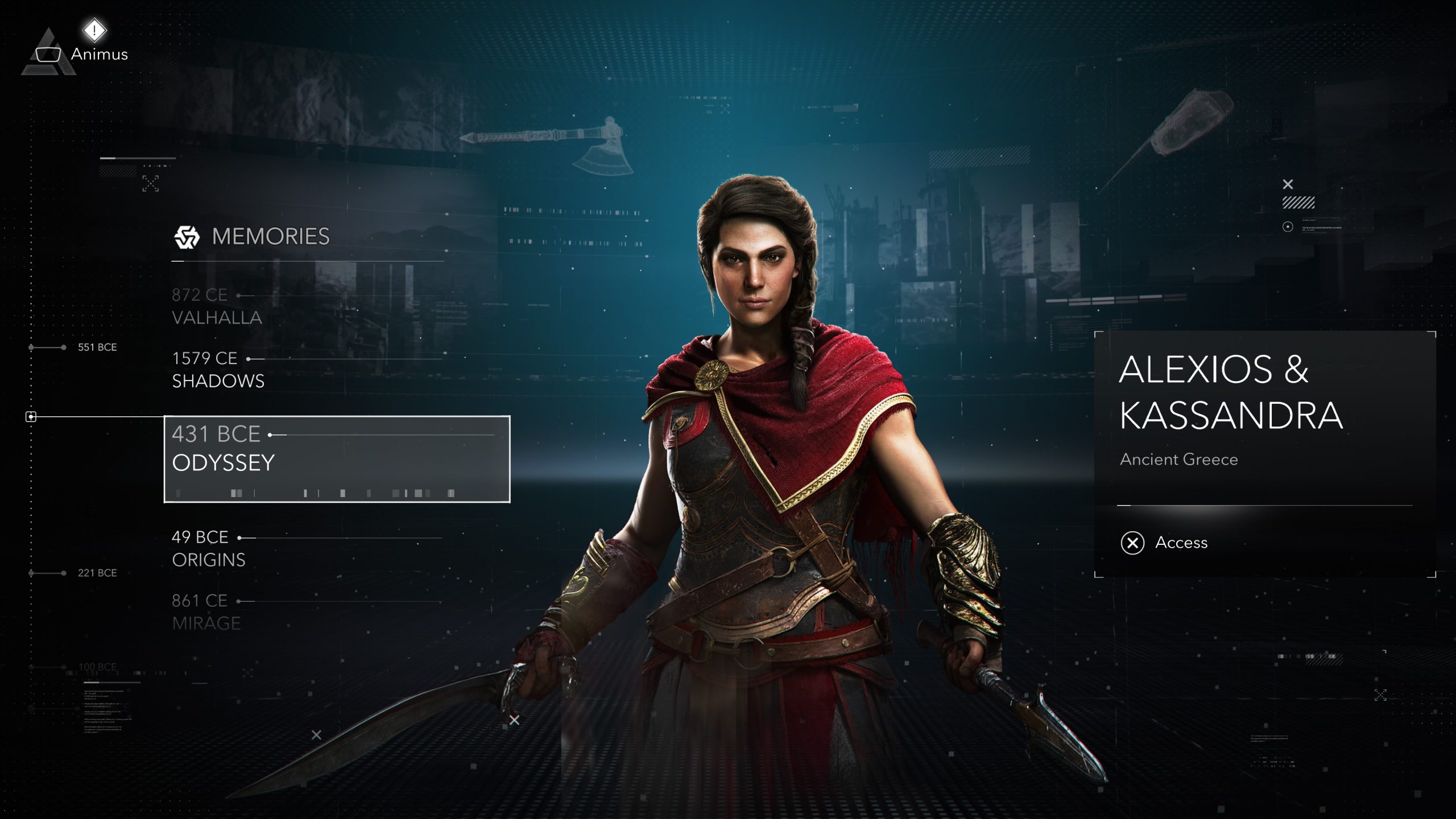Open the highlighted Odyssey 431 BCE memory

click(337, 458)
